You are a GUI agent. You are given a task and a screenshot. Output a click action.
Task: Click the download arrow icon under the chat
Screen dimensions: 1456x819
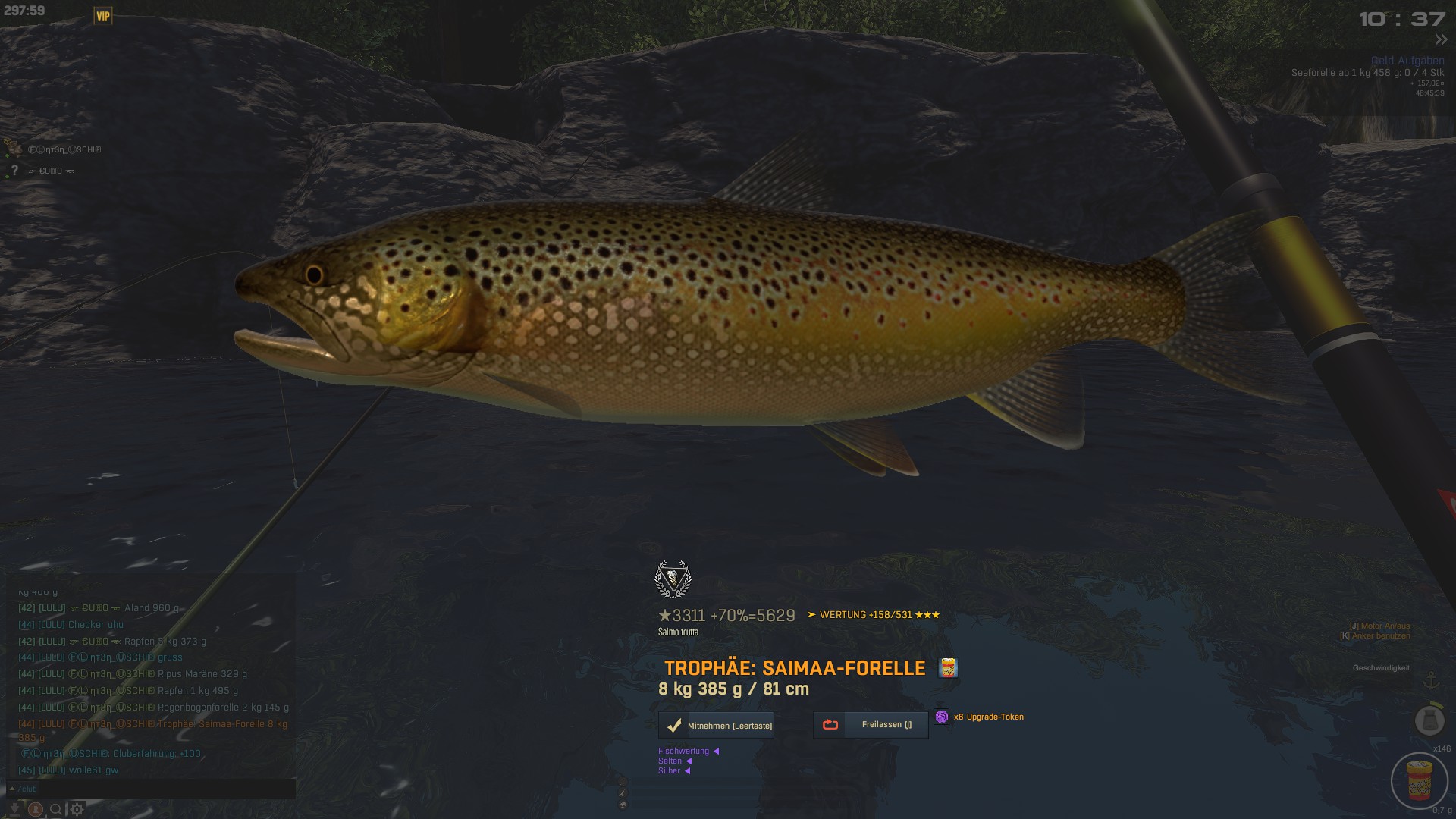14,809
